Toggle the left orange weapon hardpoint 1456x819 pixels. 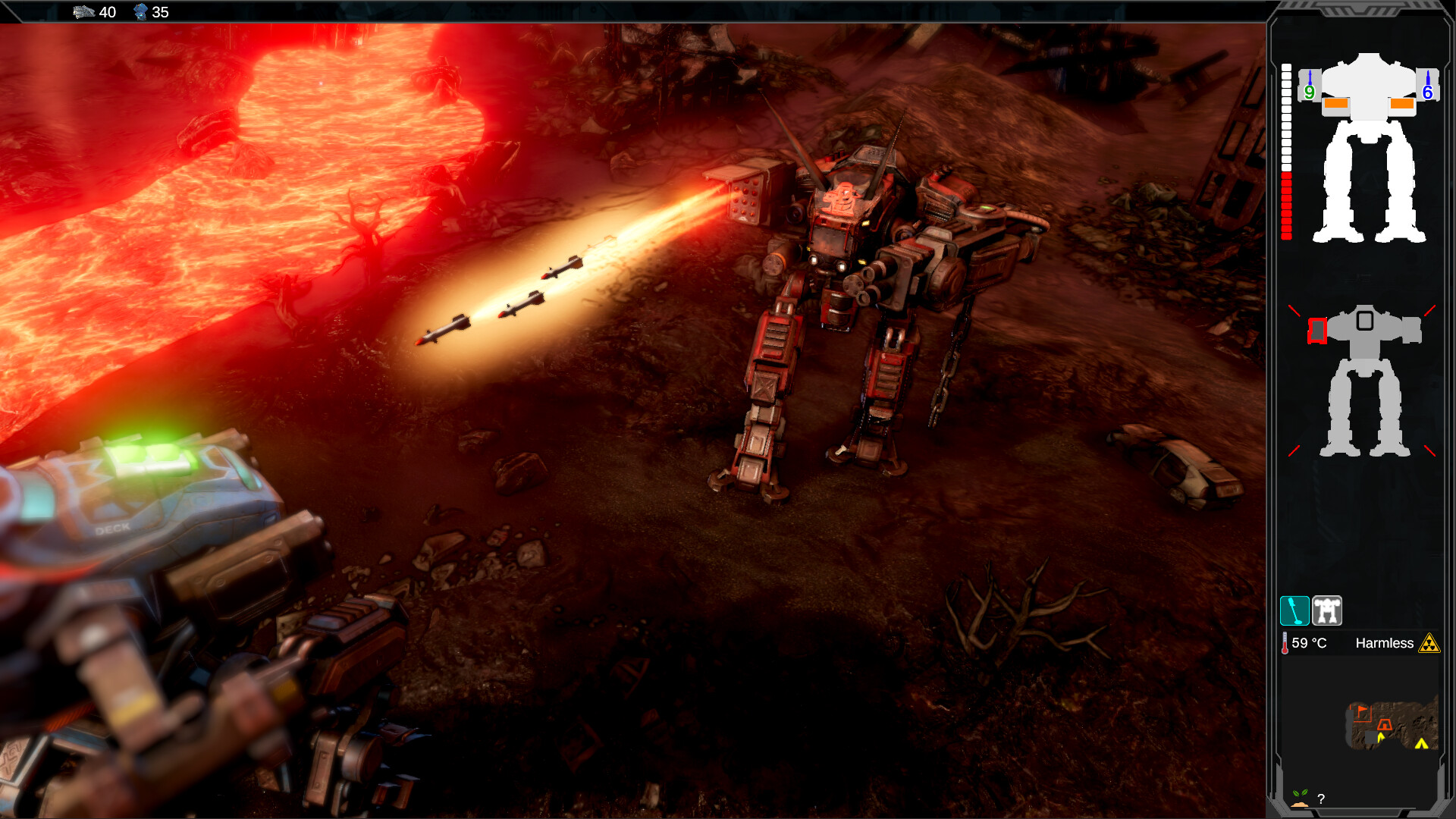[1337, 103]
